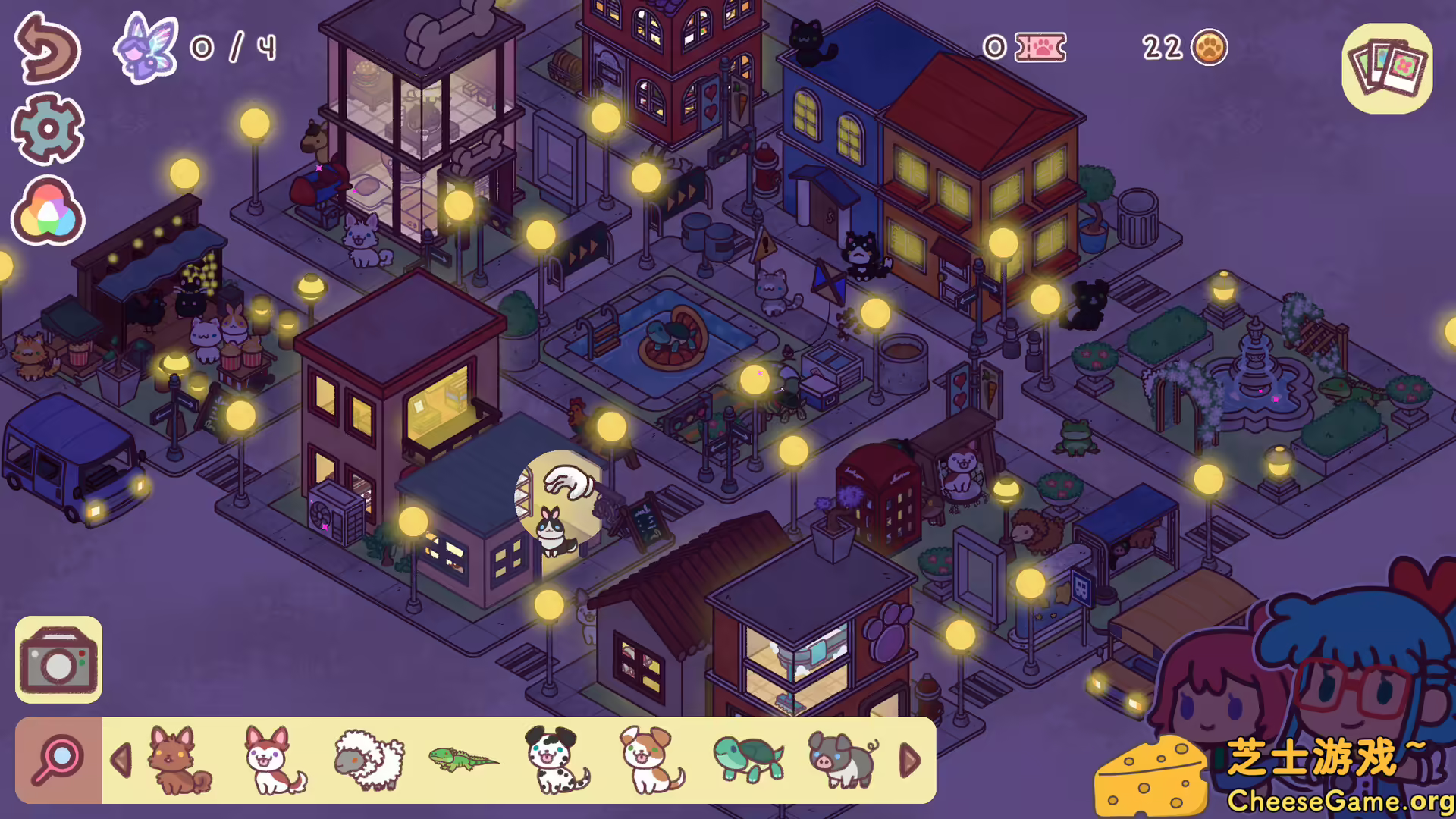Show next animals with right arrow
The height and width of the screenshot is (819, 1456).
pyautogui.click(x=909, y=760)
